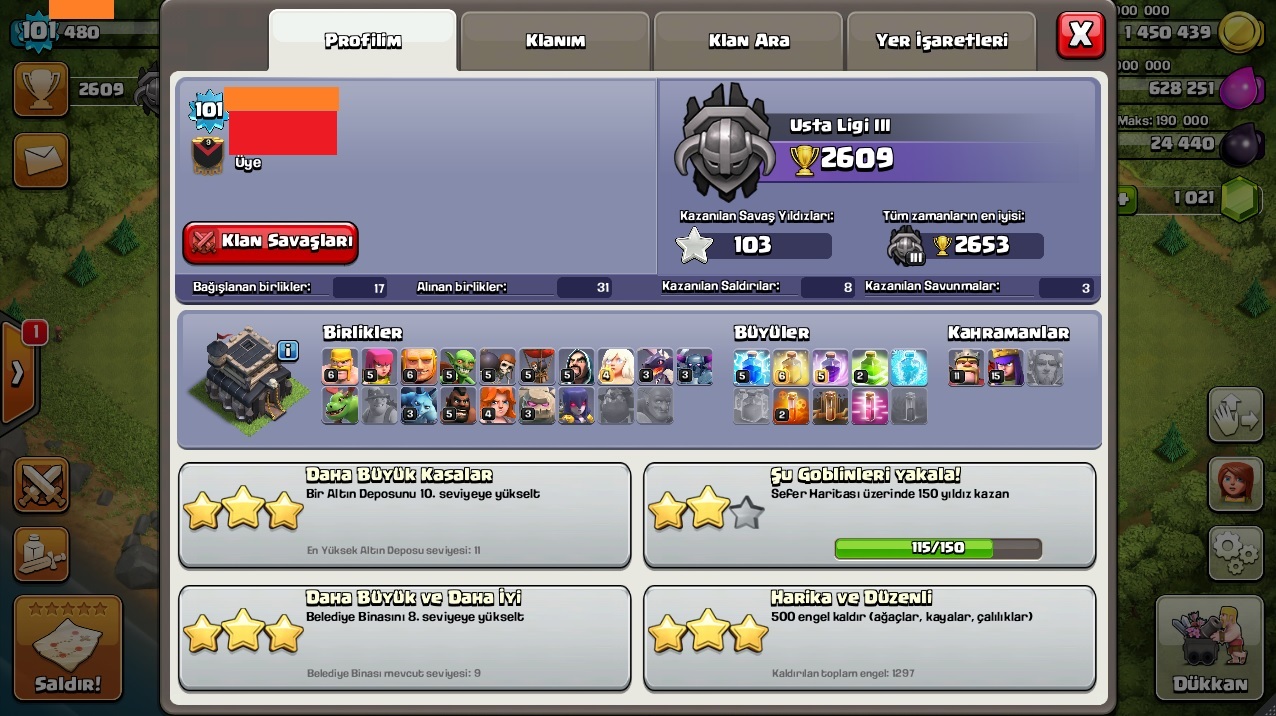Open the trophy league button

point(41,89)
